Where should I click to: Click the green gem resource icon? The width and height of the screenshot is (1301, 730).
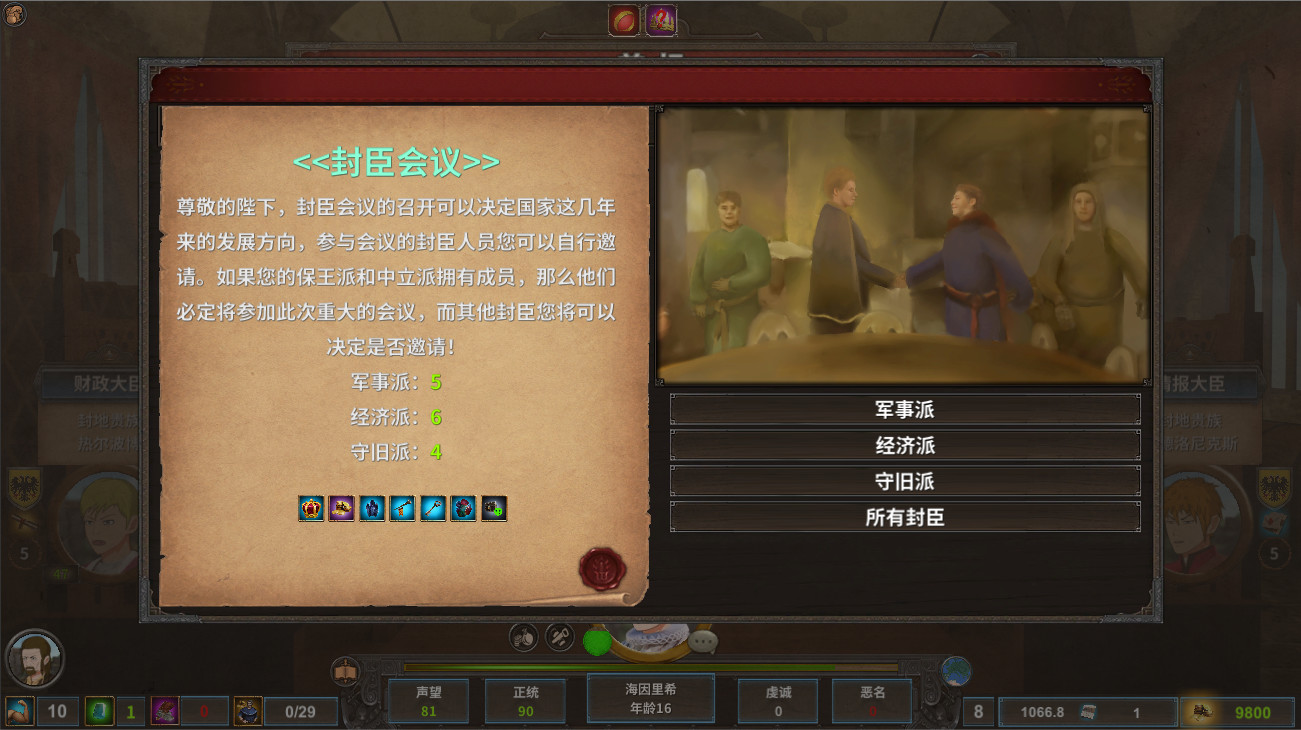click(x=99, y=712)
